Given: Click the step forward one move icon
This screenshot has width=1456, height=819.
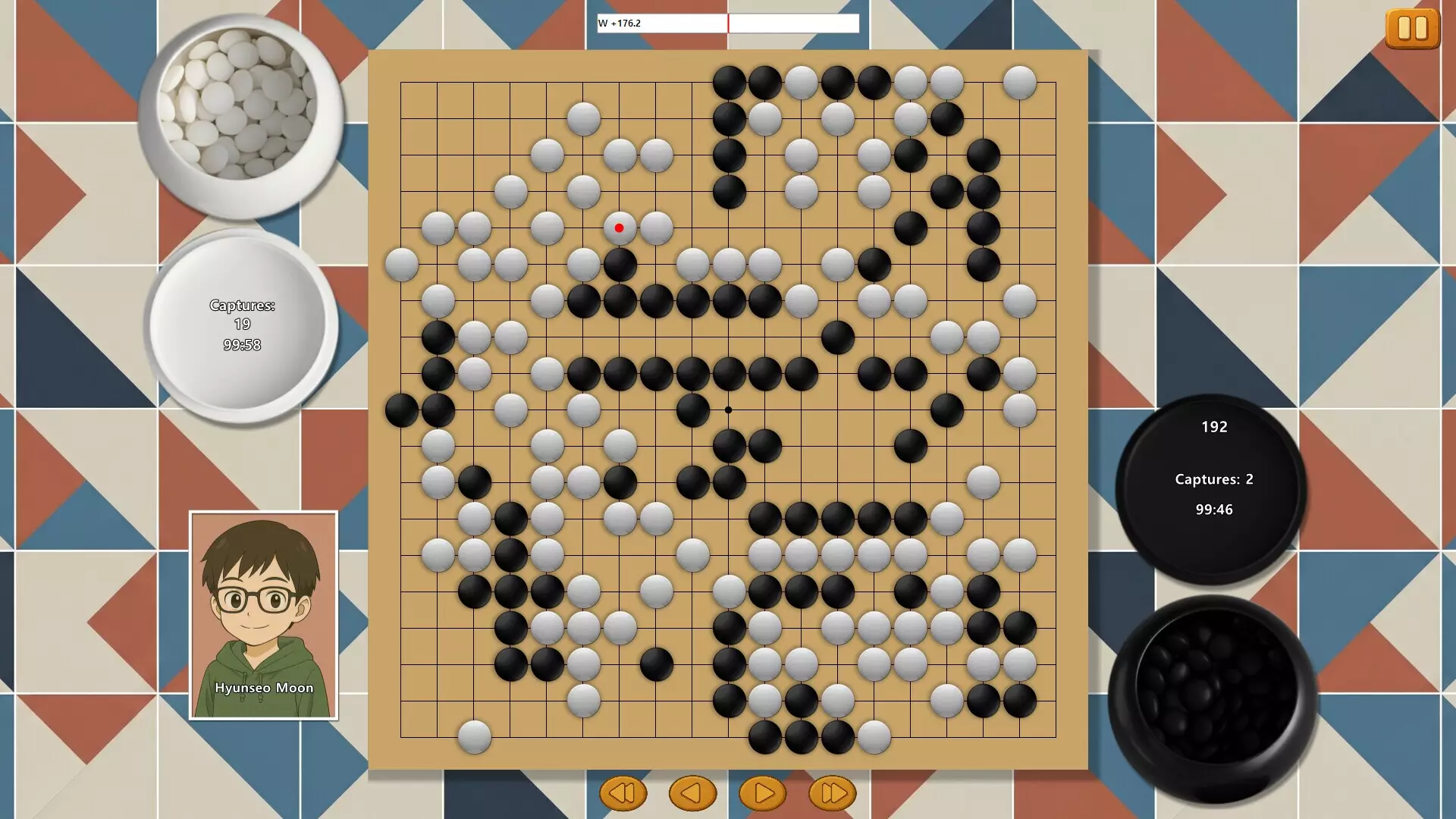Looking at the screenshot, I should [x=763, y=792].
